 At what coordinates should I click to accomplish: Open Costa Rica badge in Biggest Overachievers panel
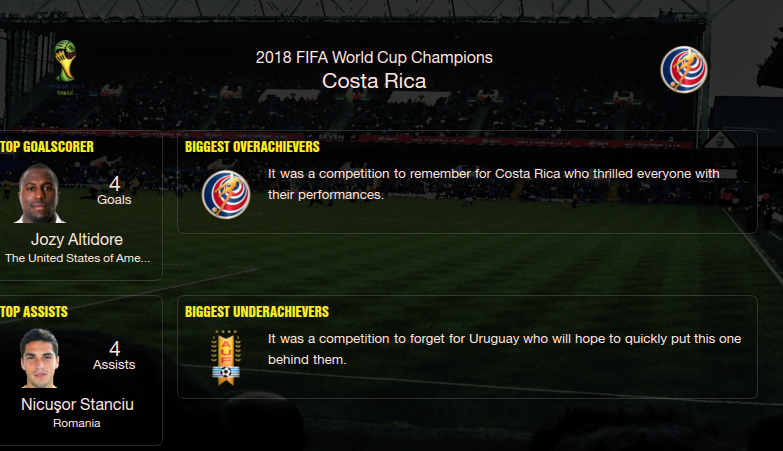click(226, 194)
